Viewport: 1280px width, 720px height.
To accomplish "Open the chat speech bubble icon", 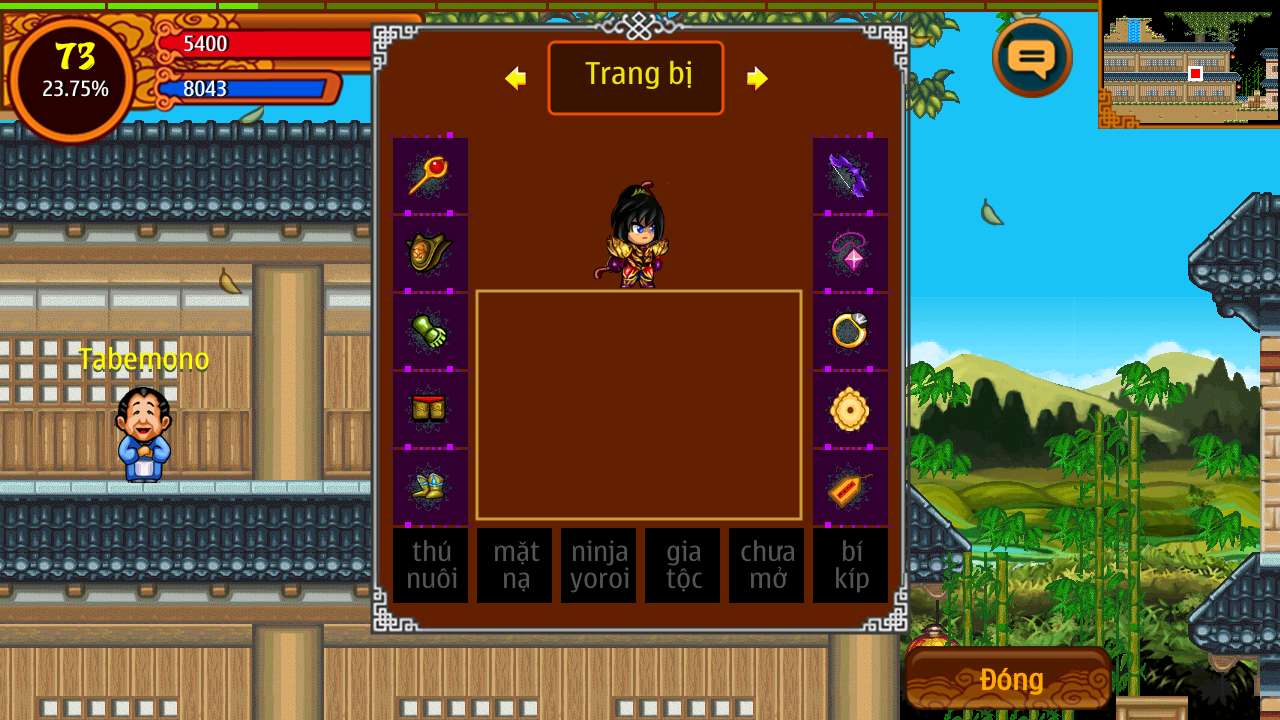I will pyautogui.click(x=1032, y=58).
